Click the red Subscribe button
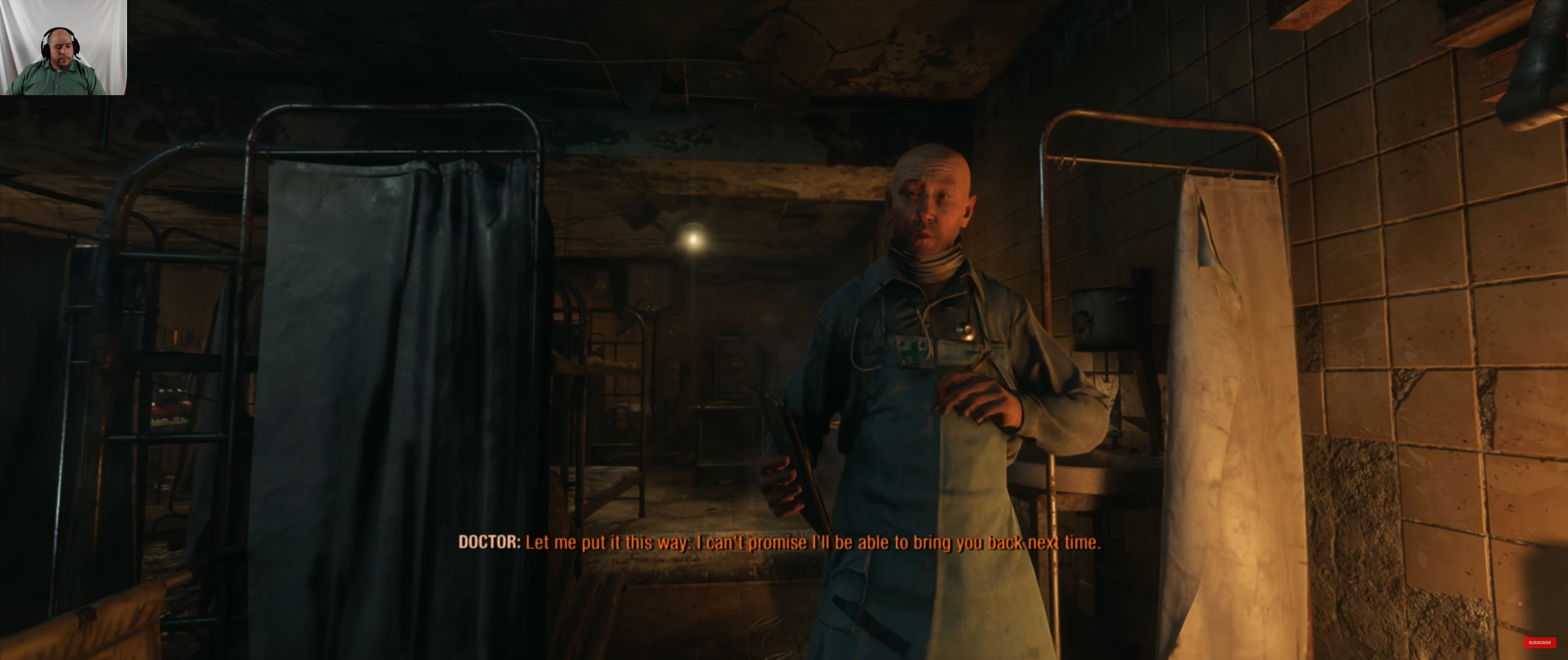The height and width of the screenshot is (660, 1568). [x=1539, y=643]
